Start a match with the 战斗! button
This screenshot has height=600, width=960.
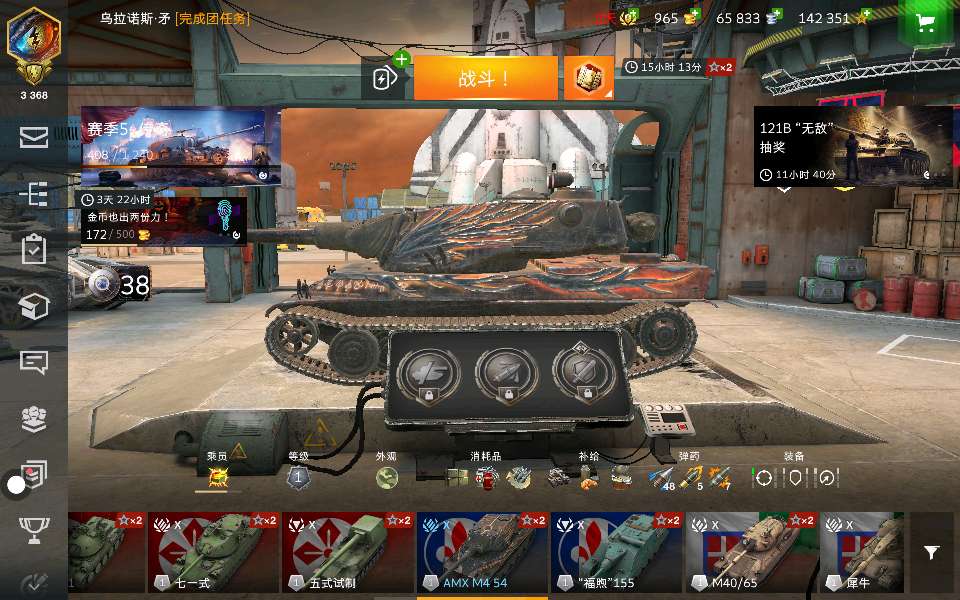pyautogui.click(x=485, y=78)
